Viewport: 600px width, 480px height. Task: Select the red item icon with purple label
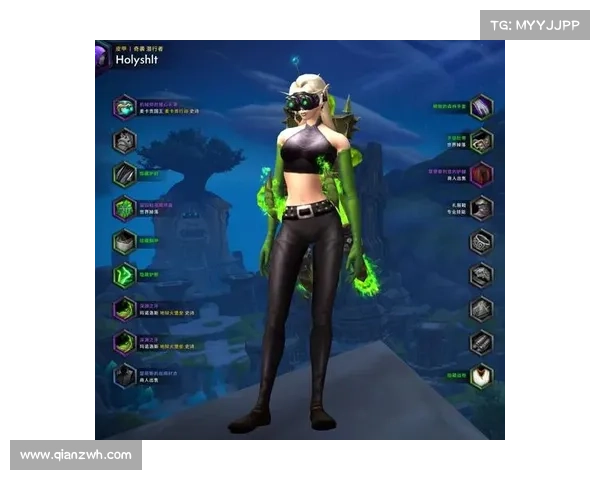click(x=482, y=174)
